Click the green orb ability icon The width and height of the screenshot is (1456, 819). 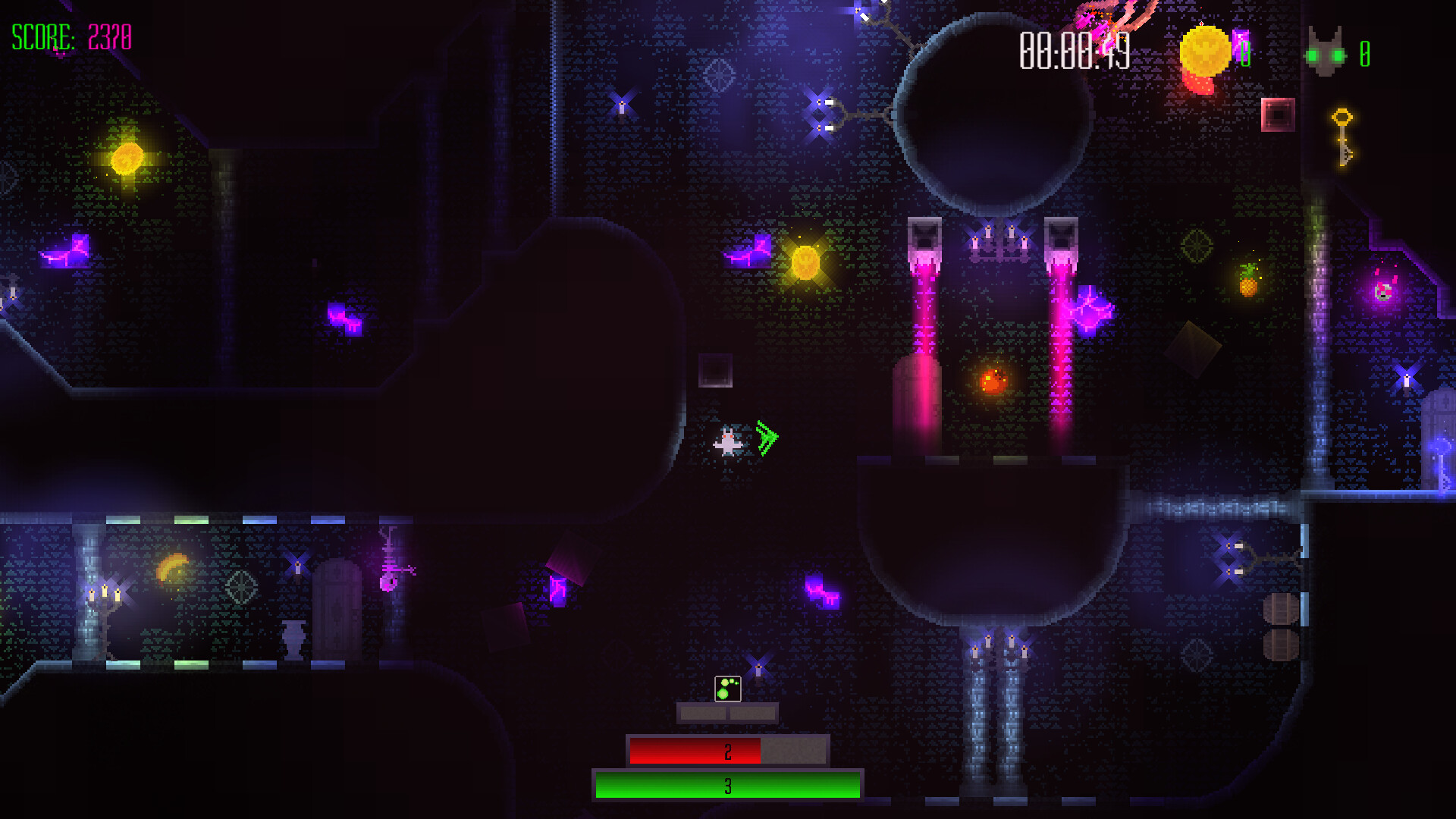[x=728, y=689]
